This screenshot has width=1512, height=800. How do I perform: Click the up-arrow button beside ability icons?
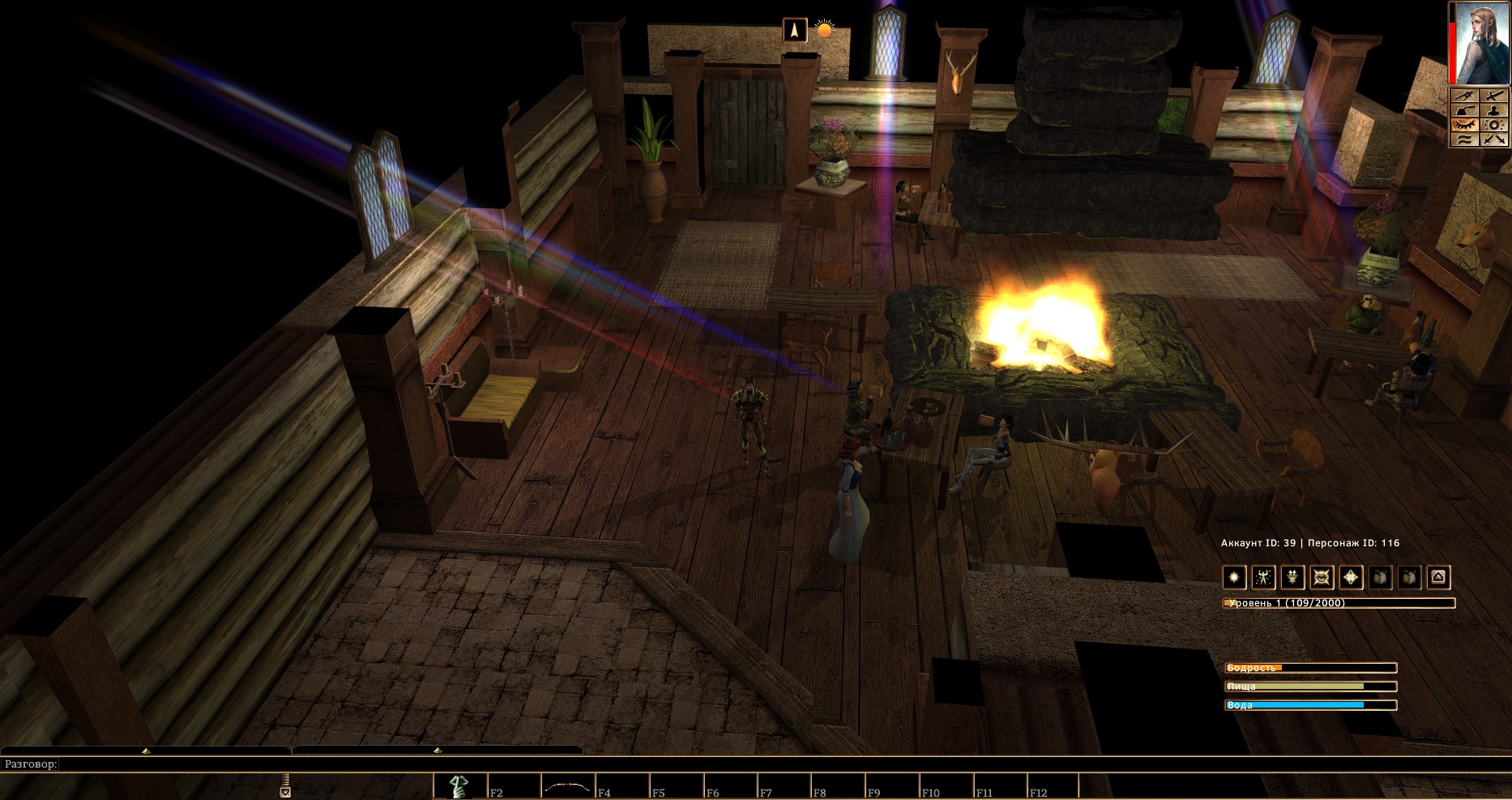(x=1438, y=577)
